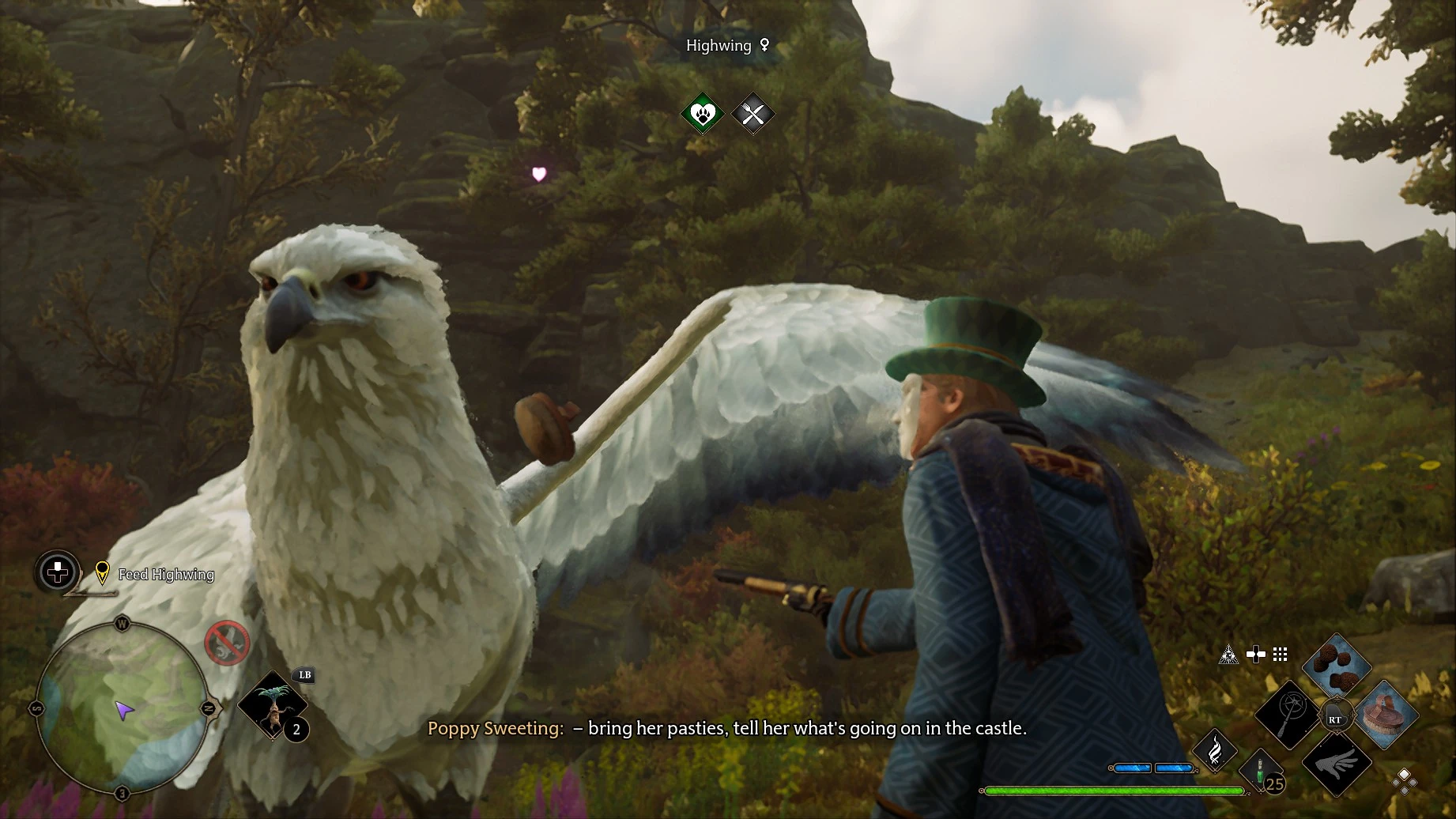Select the reaching hand spell slot
Viewport: 1456px width, 819px height.
point(1337,764)
